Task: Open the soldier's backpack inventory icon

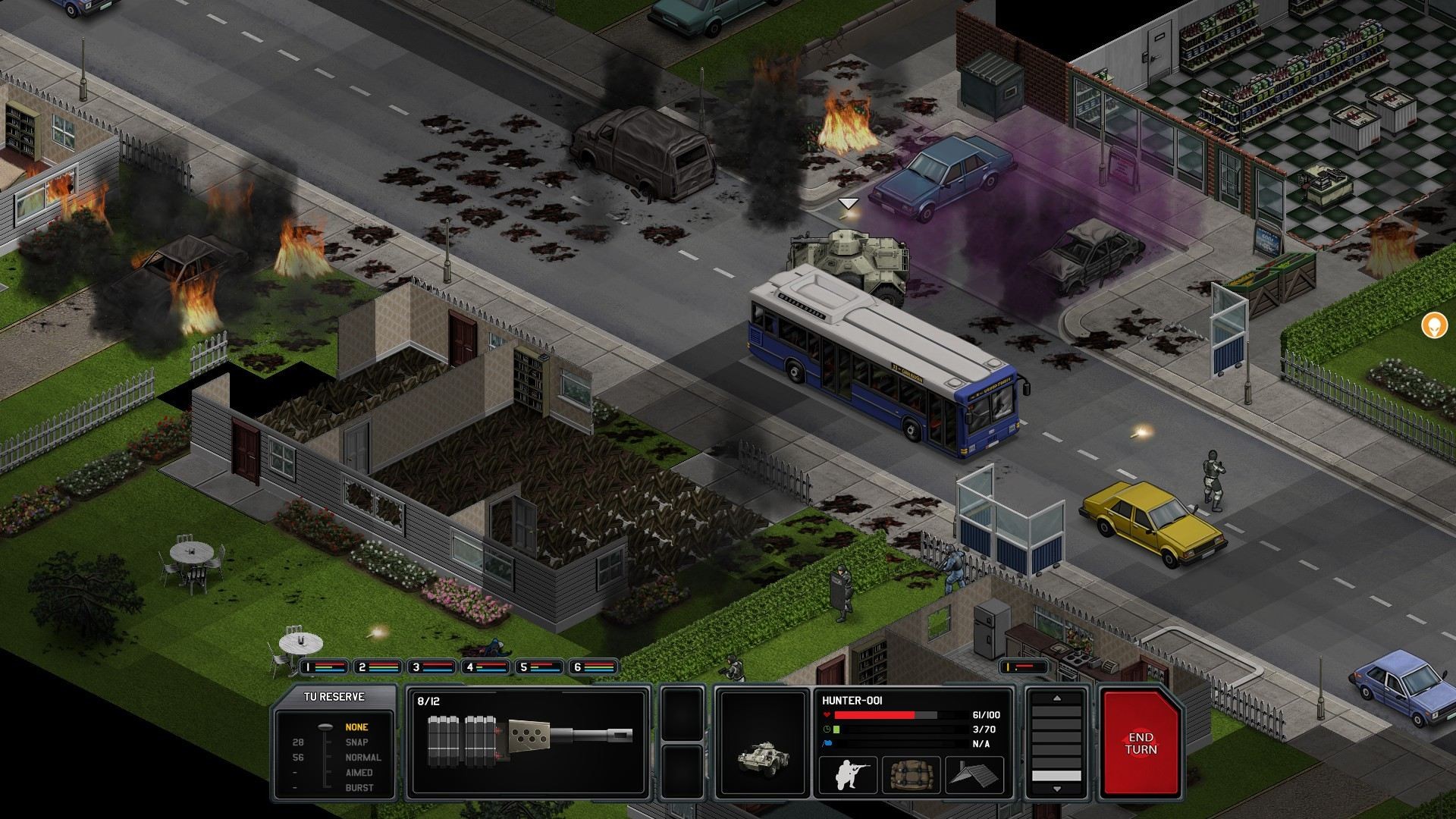Action: 912,774
